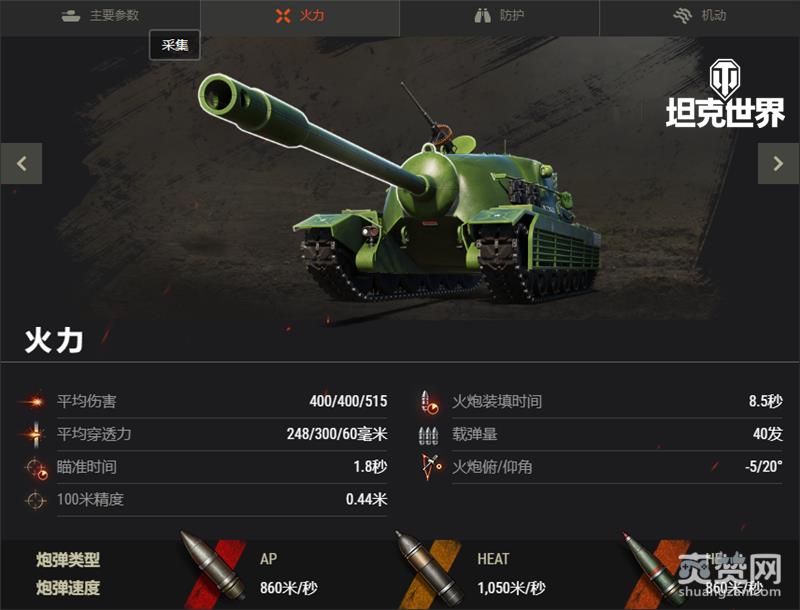
Task: Select the 火力 tab
Action: click(299, 16)
